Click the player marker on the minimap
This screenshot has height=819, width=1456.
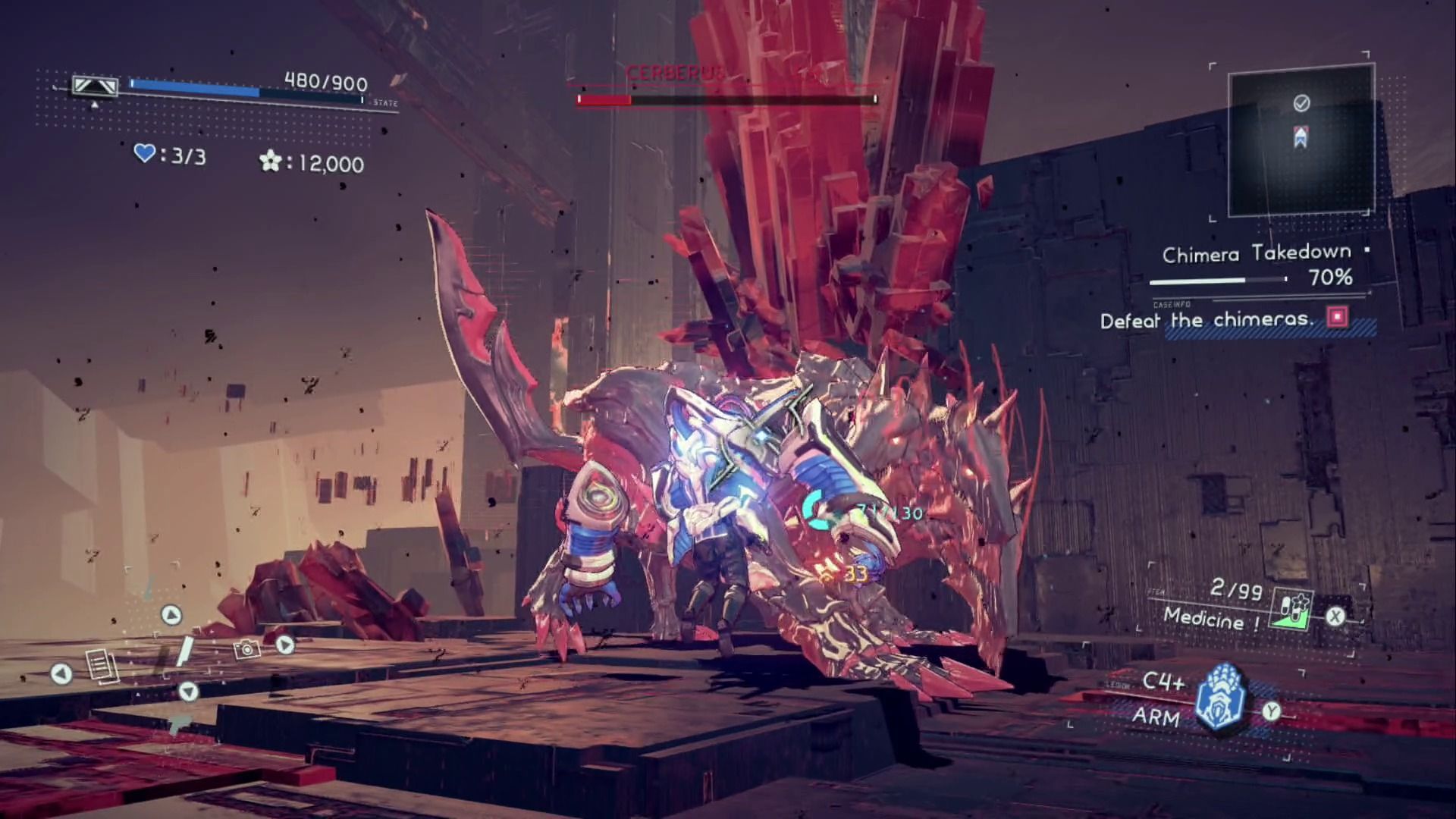coord(1301,137)
